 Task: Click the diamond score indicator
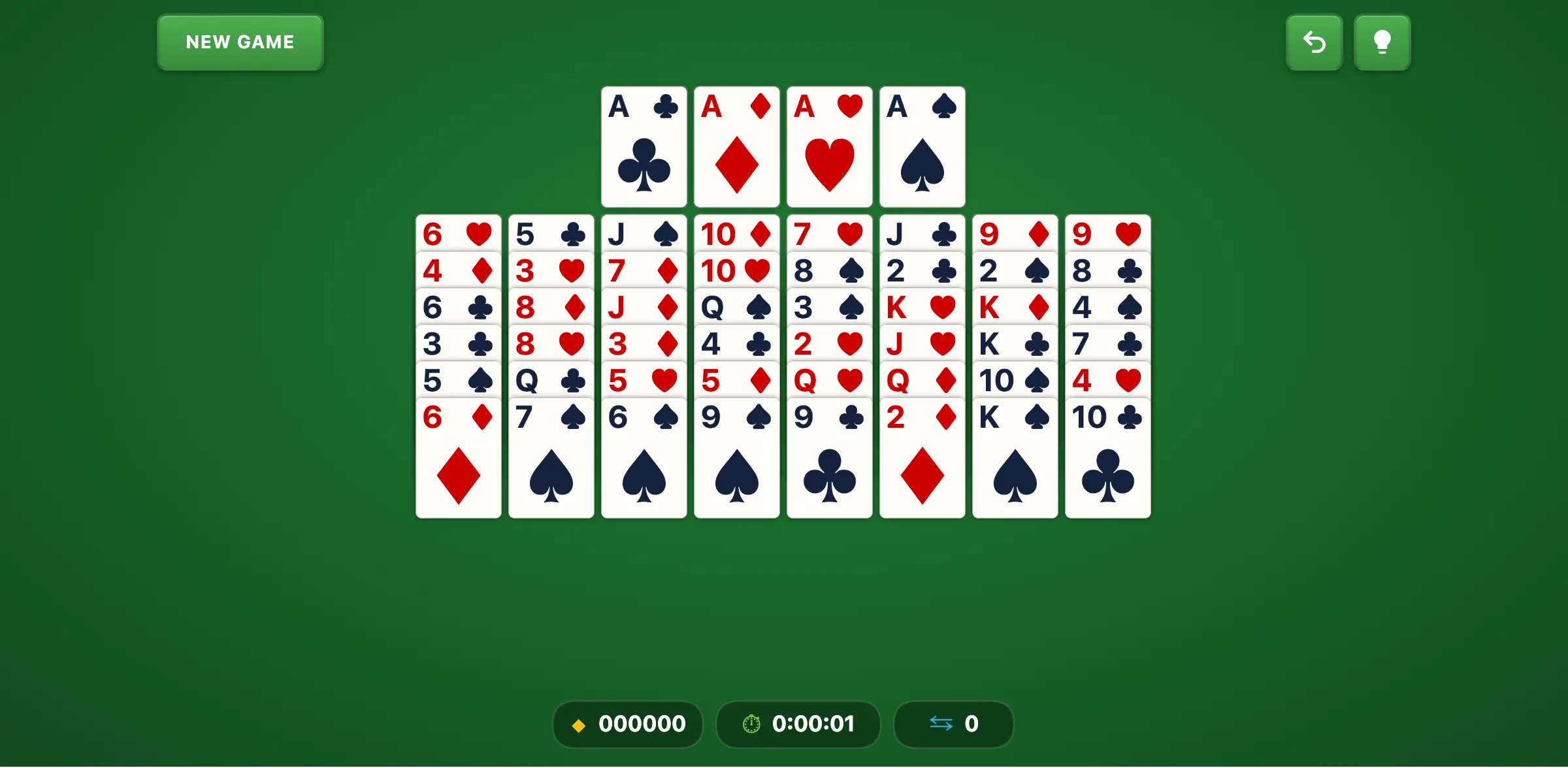(x=579, y=724)
